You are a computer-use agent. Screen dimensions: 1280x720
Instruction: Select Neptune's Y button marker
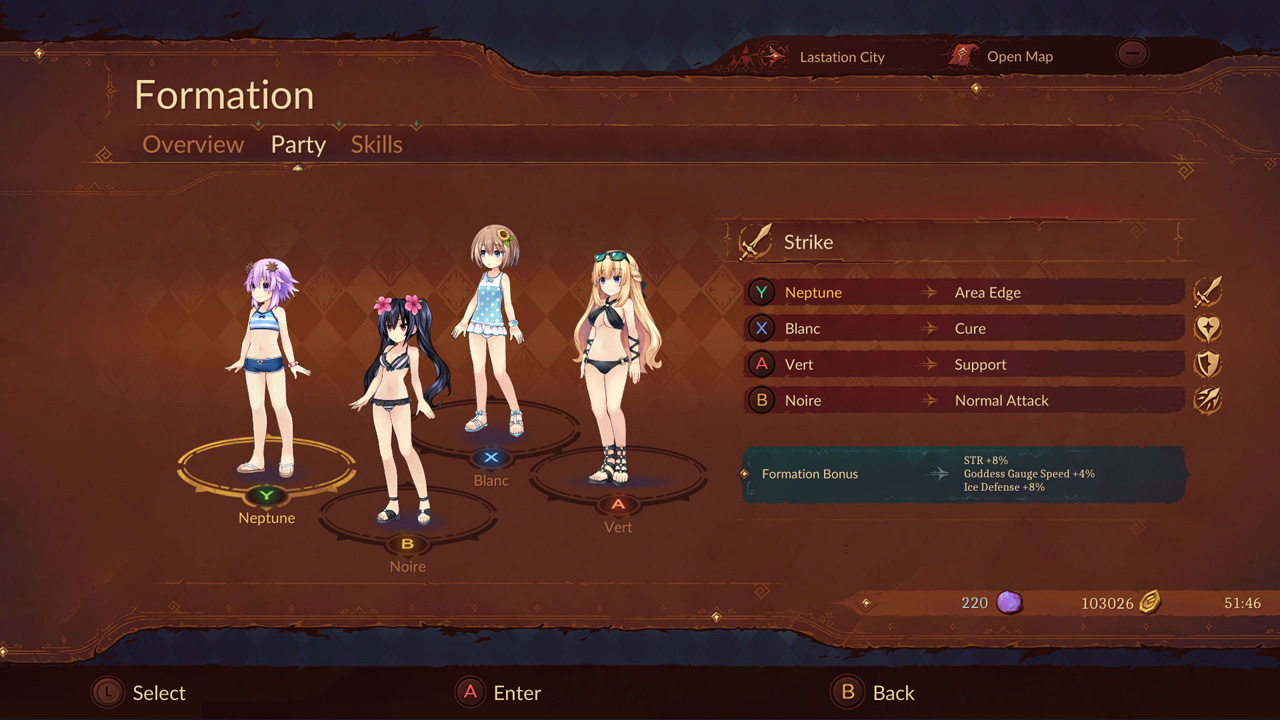266,497
